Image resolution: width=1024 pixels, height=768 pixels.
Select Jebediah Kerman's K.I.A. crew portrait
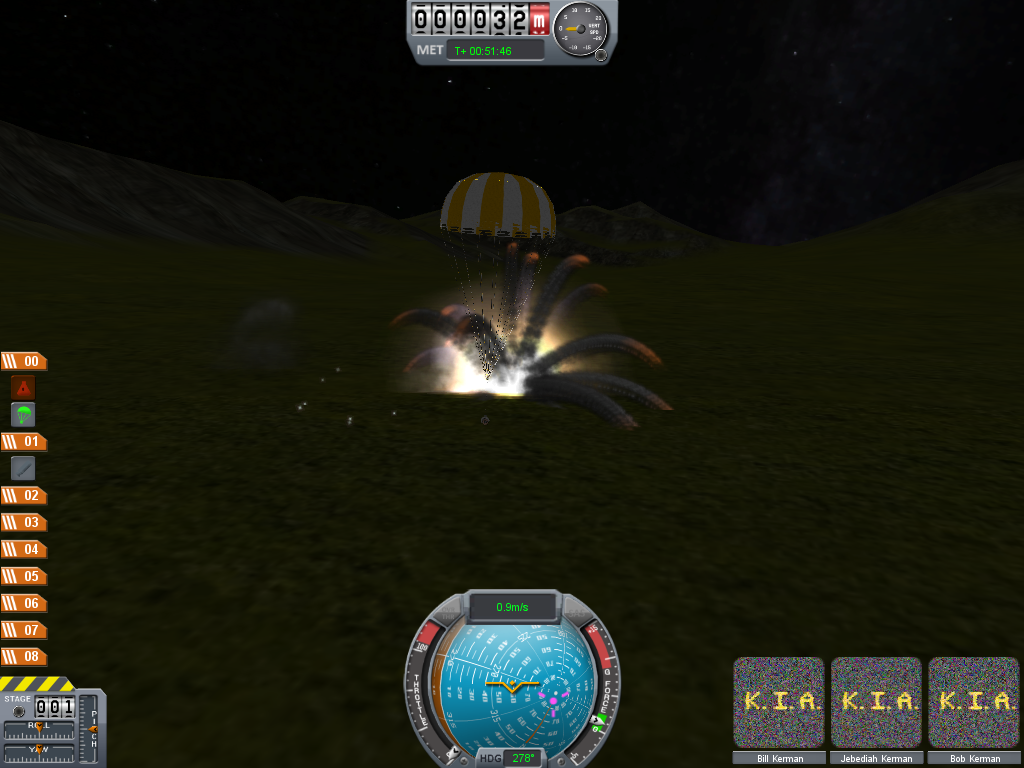tap(876, 701)
